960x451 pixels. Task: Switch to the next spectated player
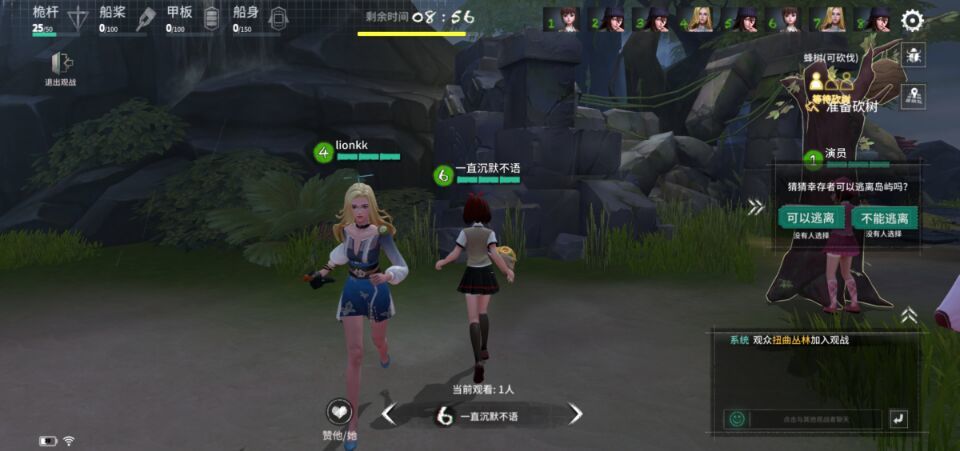pyautogui.click(x=575, y=414)
